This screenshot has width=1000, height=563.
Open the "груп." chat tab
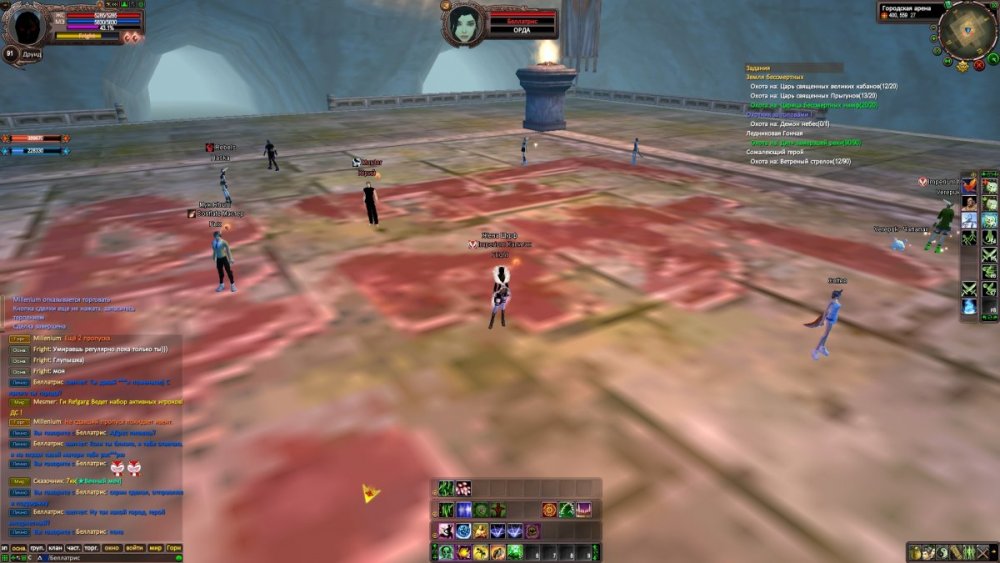pyautogui.click(x=37, y=548)
